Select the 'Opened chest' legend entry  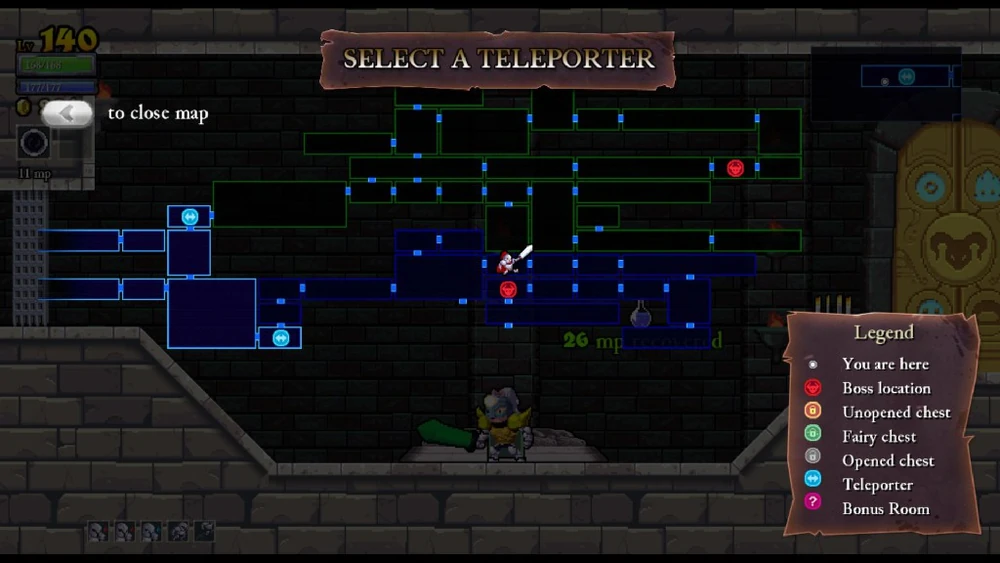(x=887, y=460)
